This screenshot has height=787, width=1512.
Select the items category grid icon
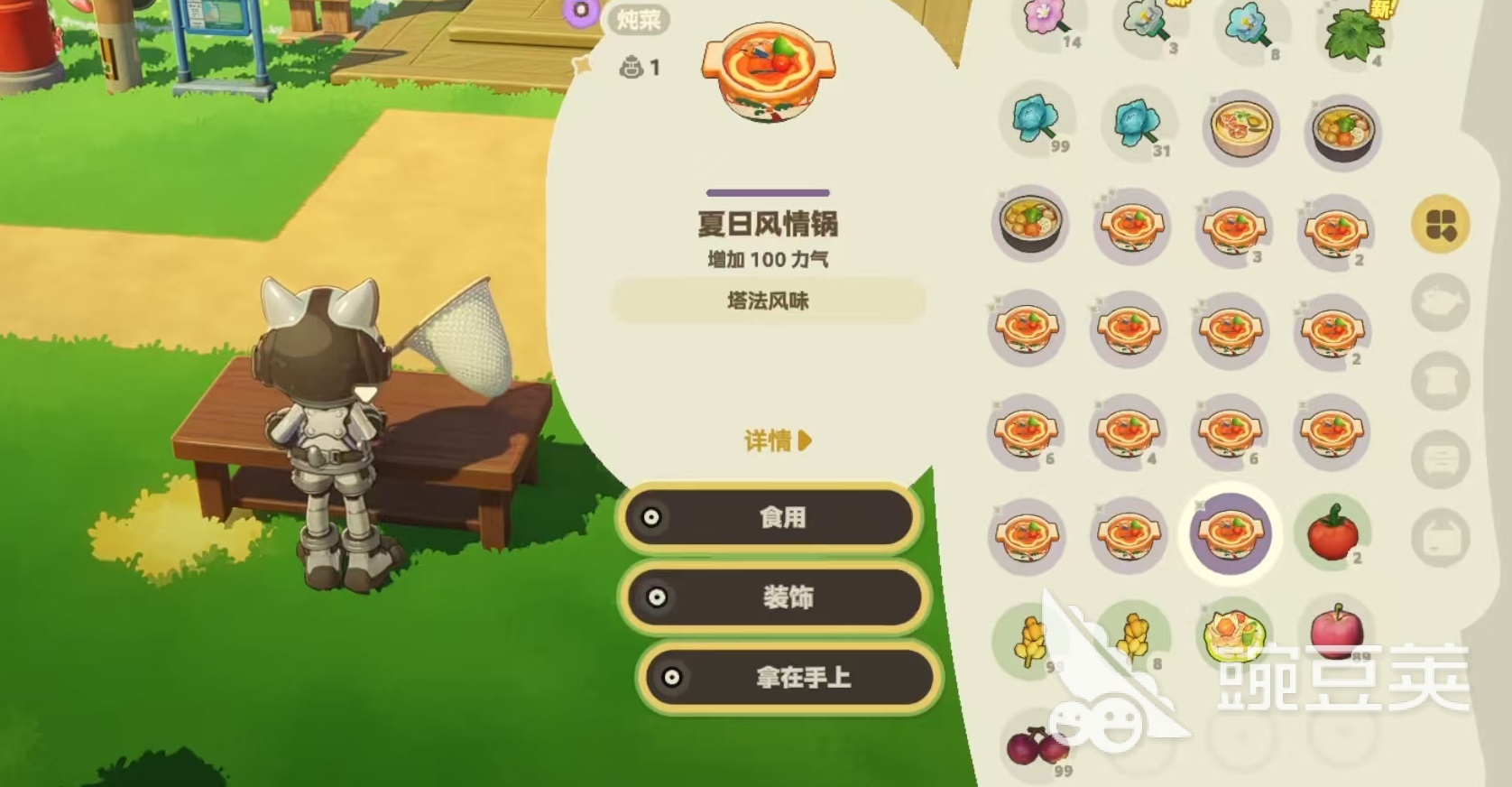coord(1439,223)
